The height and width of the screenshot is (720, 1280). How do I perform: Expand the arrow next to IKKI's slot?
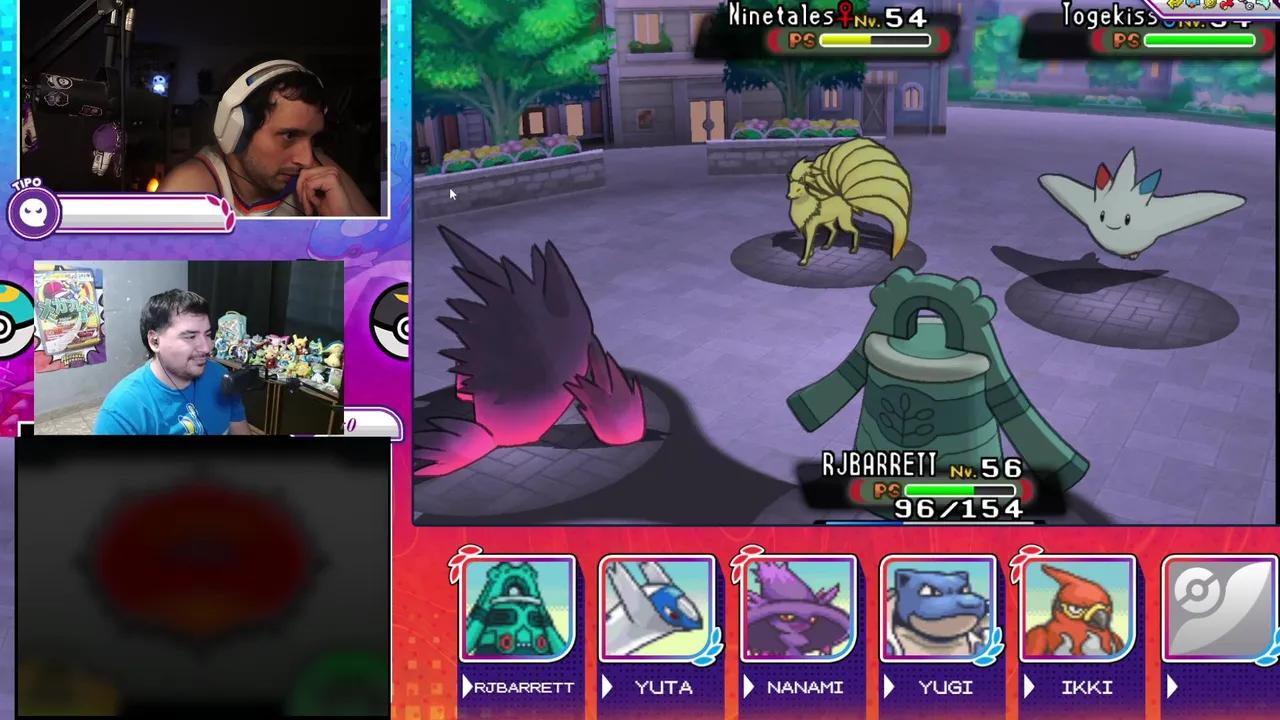pyautogui.click(x=1030, y=687)
